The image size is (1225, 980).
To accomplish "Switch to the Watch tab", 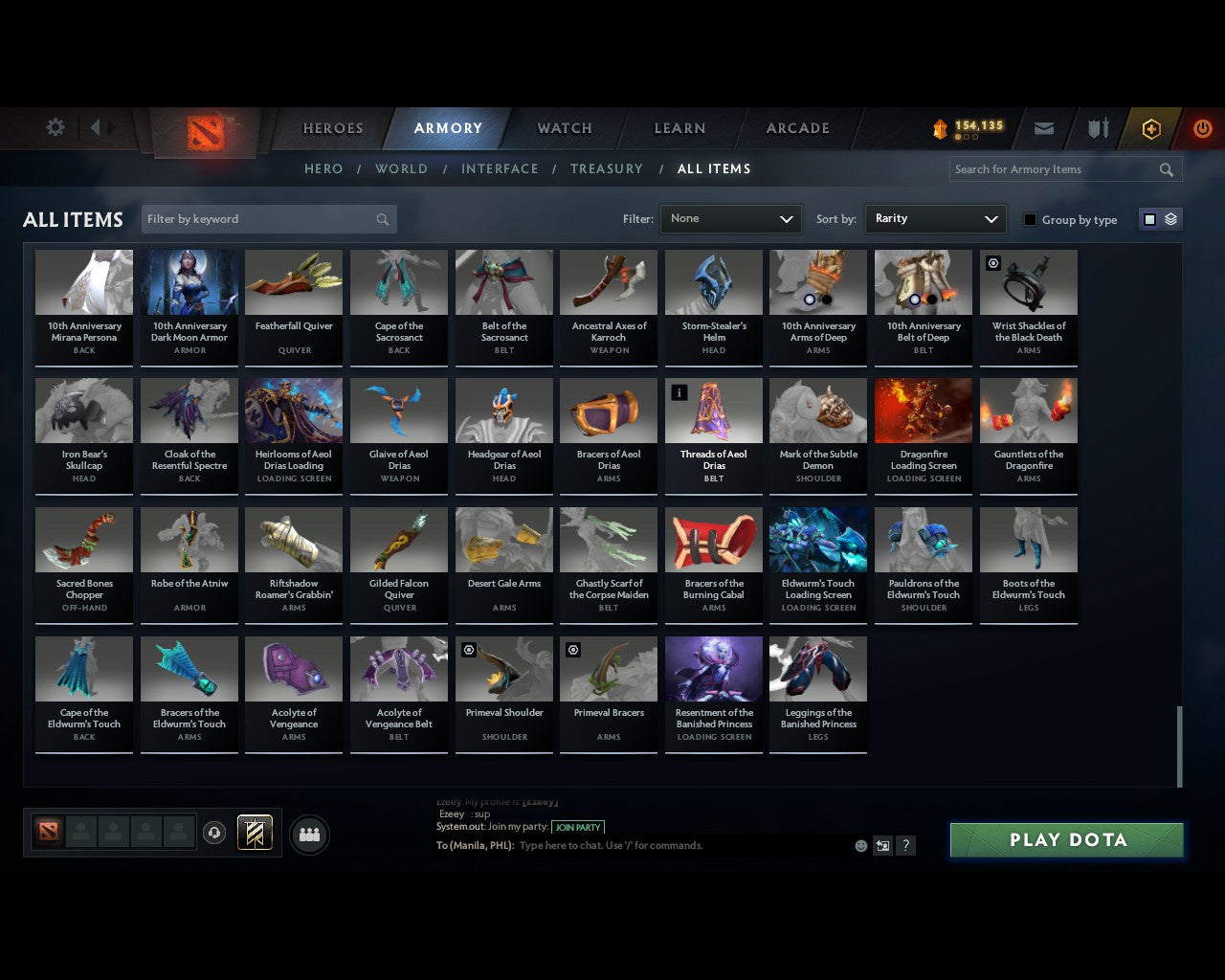I will pos(564,128).
